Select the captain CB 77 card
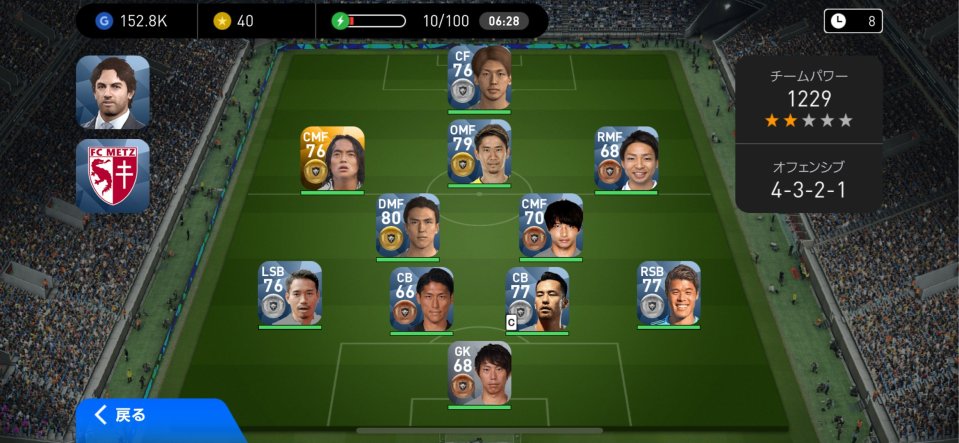The image size is (959, 443). pos(537,299)
